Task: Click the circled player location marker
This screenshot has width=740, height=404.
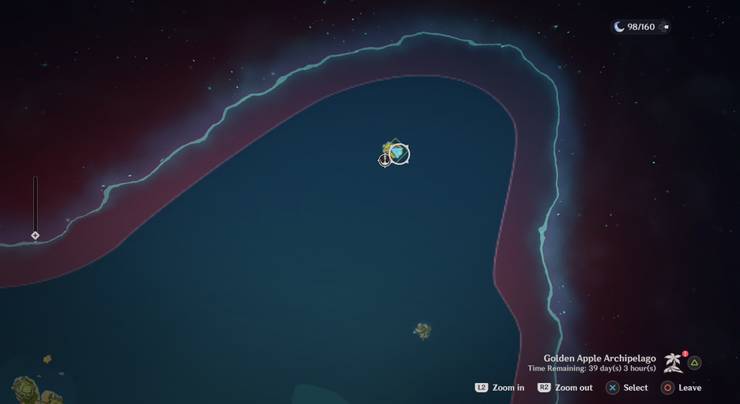Action: pyautogui.click(x=400, y=153)
